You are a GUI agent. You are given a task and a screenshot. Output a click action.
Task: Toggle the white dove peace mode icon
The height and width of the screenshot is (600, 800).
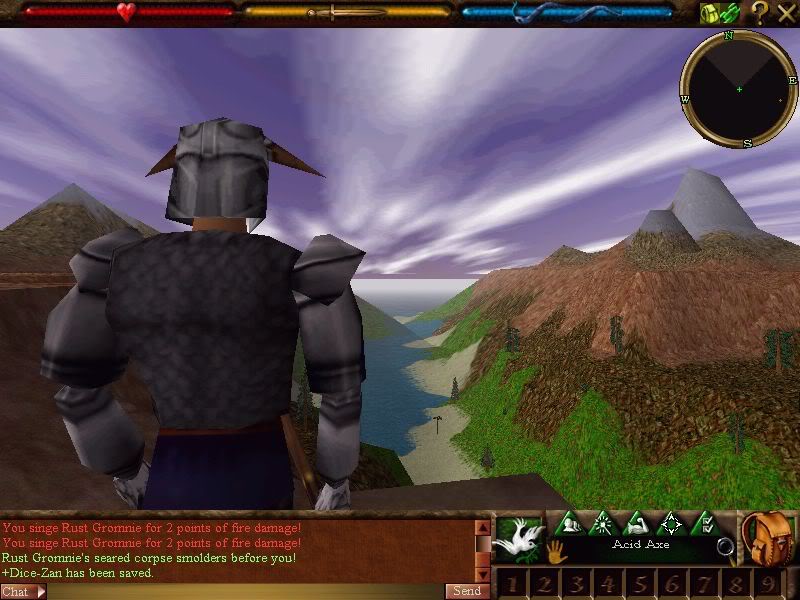click(518, 537)
